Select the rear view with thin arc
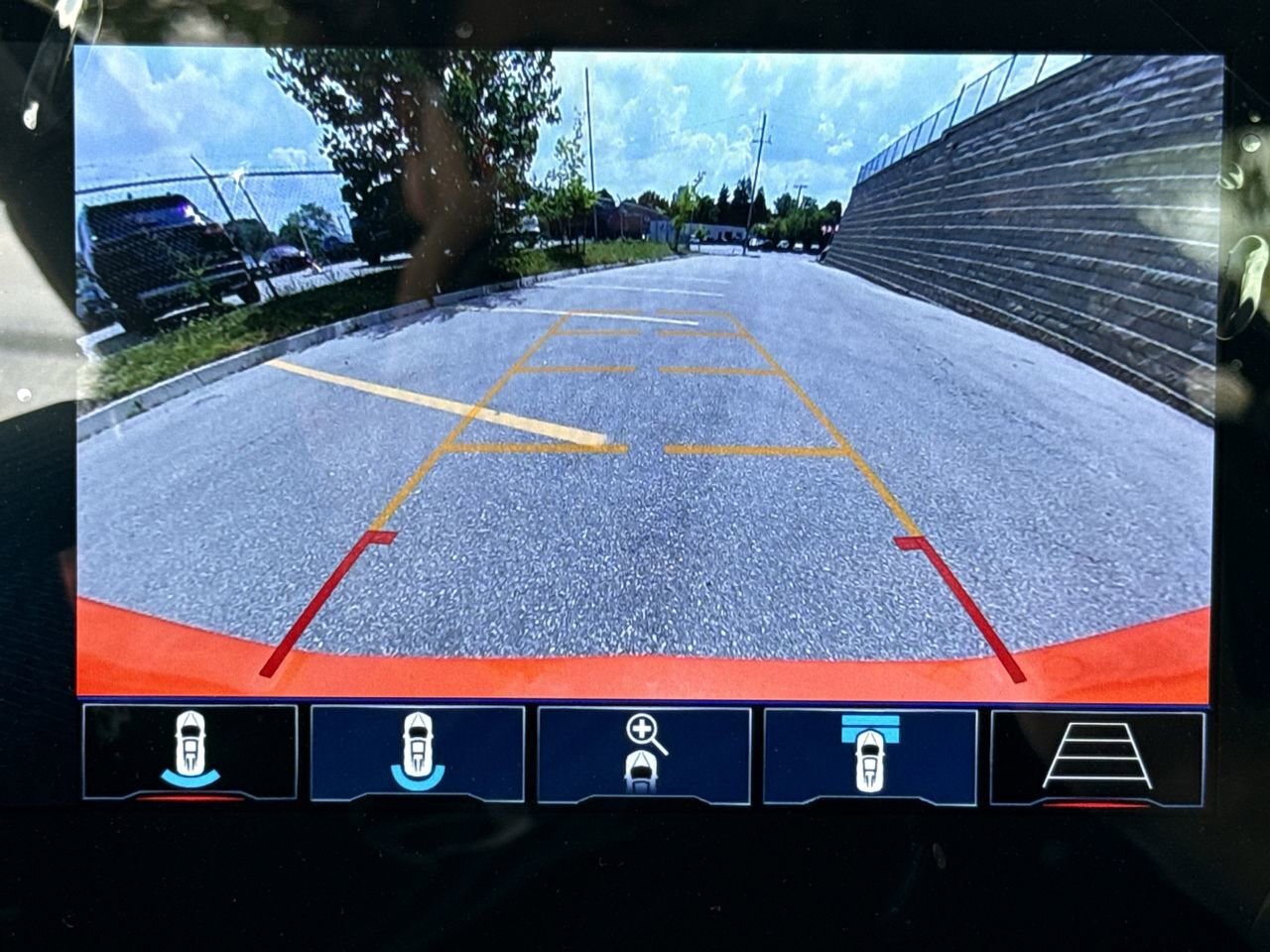This screenshot has width=1270, height=952. click(190, 752)
